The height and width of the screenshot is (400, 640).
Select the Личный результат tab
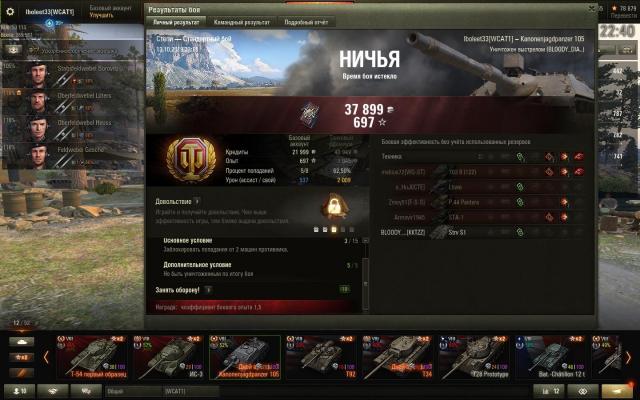[174, 21]
